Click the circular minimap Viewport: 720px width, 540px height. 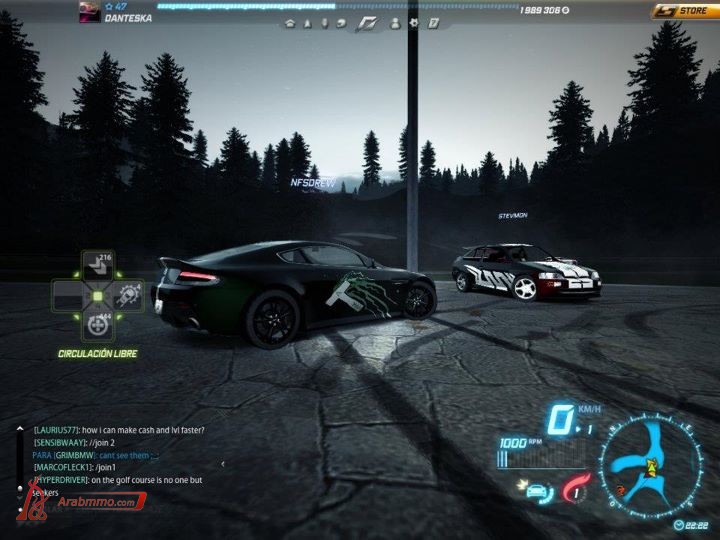pyautogui.click(x=653, y=461)
